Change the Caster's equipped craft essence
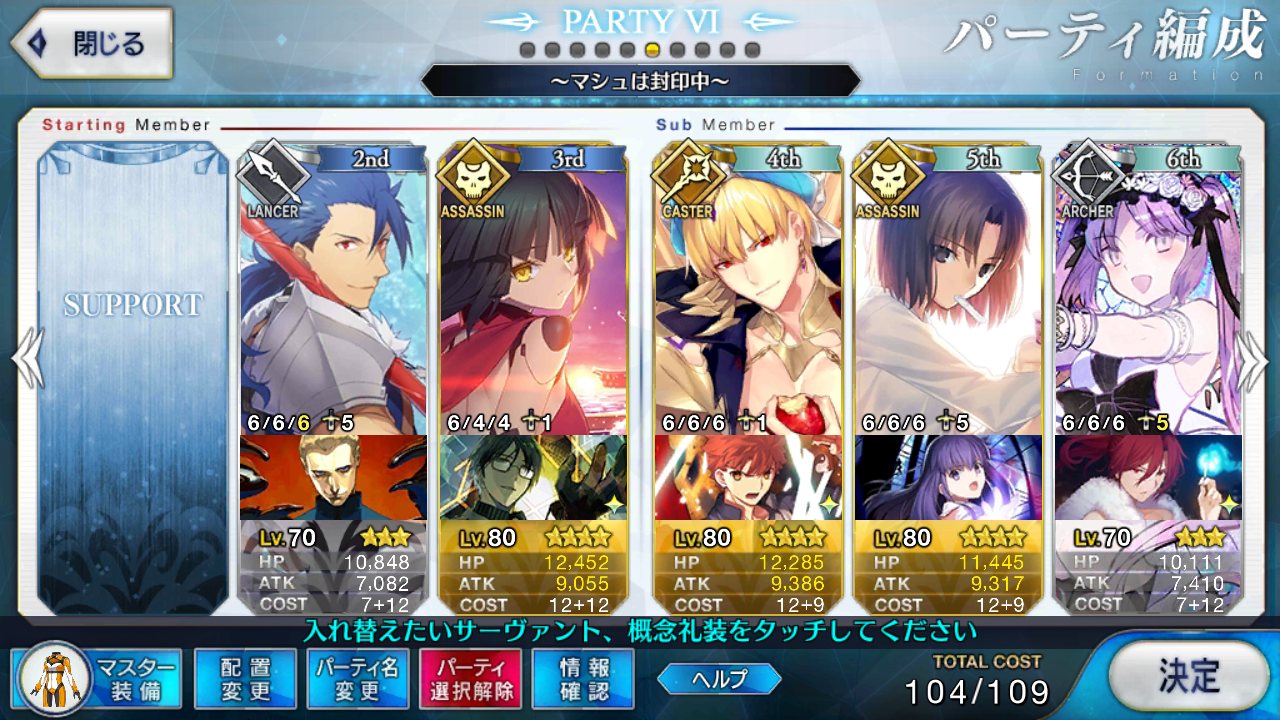Screen dimensions: 1280x720 (x=748, y=478)
